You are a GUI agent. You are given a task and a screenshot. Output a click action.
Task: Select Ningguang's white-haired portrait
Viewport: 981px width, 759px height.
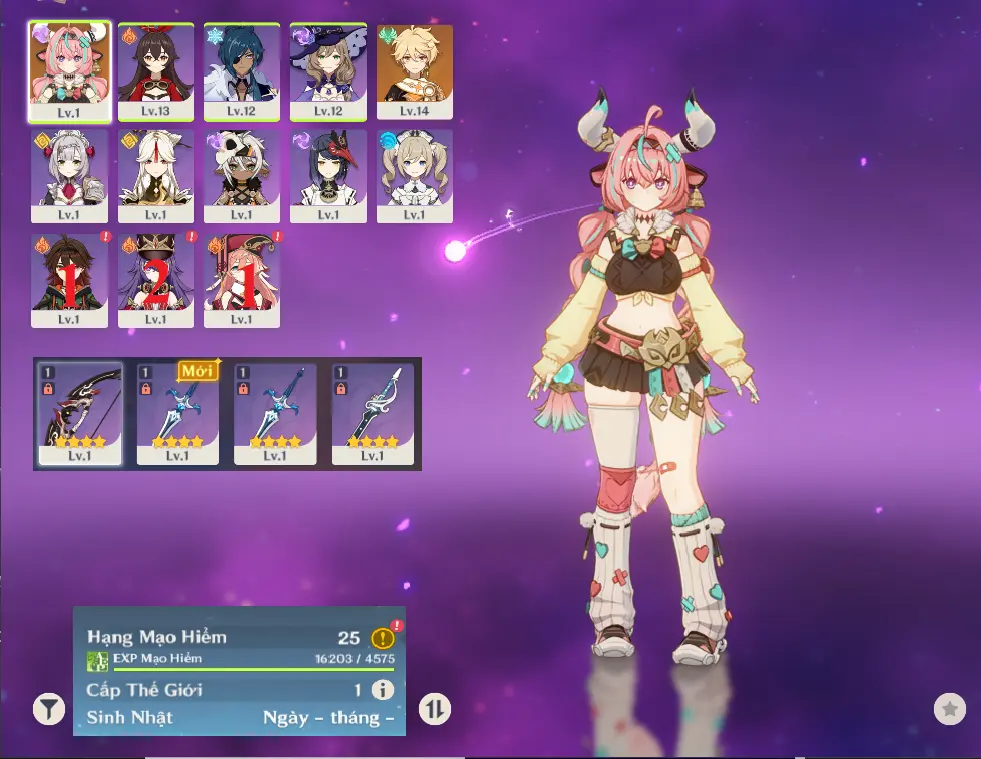pos(155,176)
